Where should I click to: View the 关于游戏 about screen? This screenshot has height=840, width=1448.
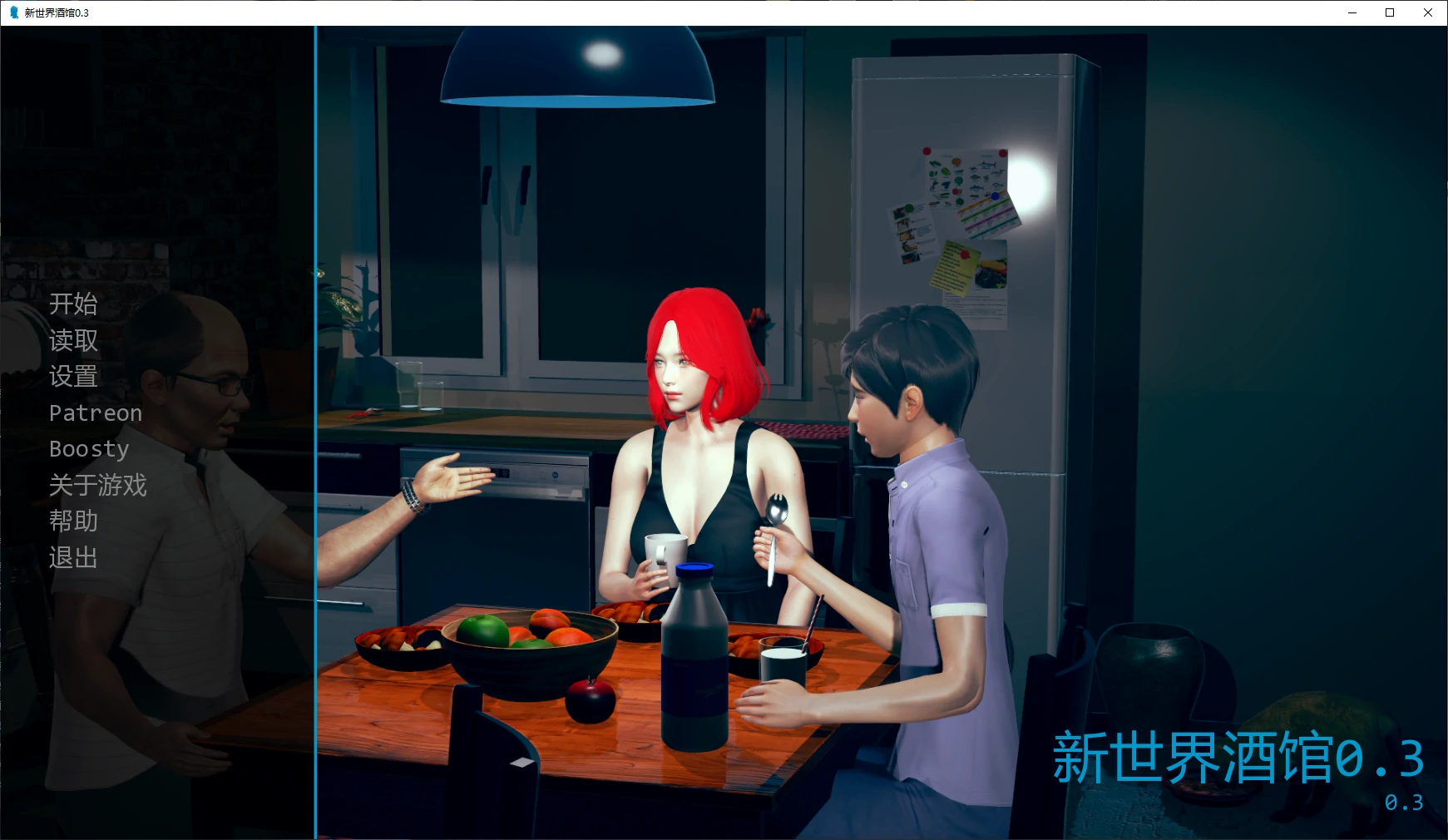[98, 485]
